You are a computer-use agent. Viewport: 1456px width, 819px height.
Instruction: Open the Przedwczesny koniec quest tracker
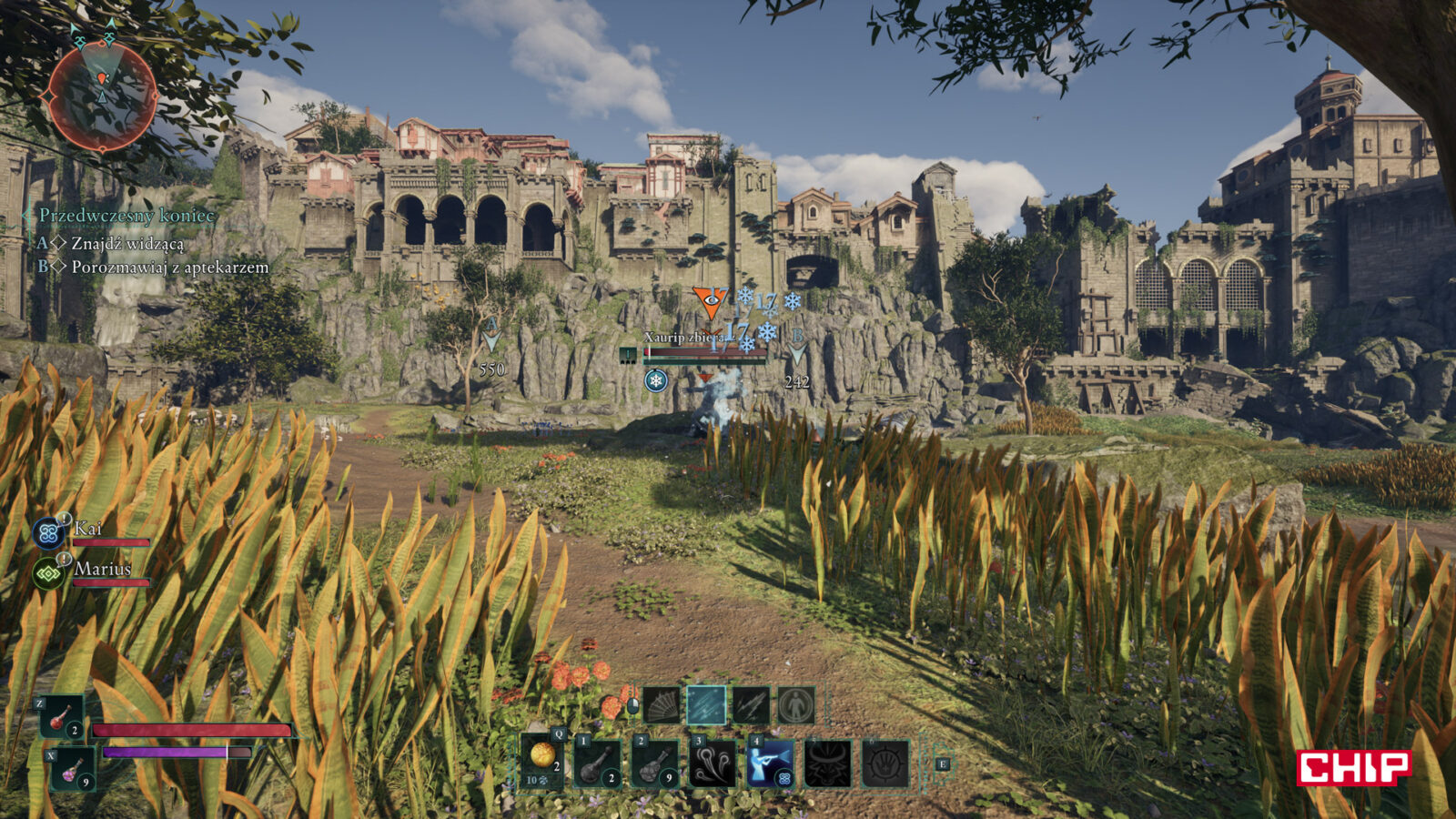coord(126,216)
